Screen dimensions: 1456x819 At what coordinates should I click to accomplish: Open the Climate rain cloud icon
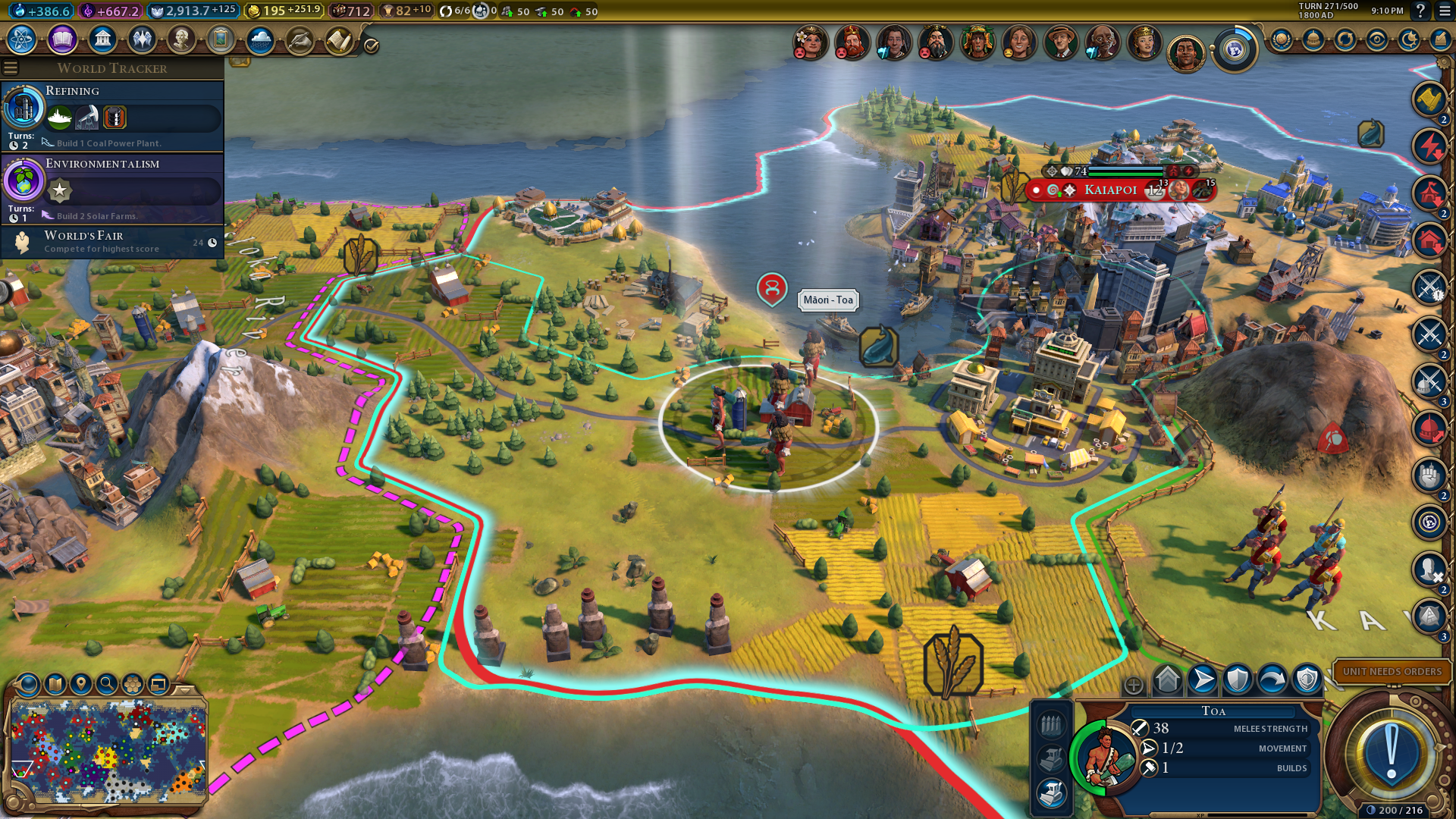[260, 39]
